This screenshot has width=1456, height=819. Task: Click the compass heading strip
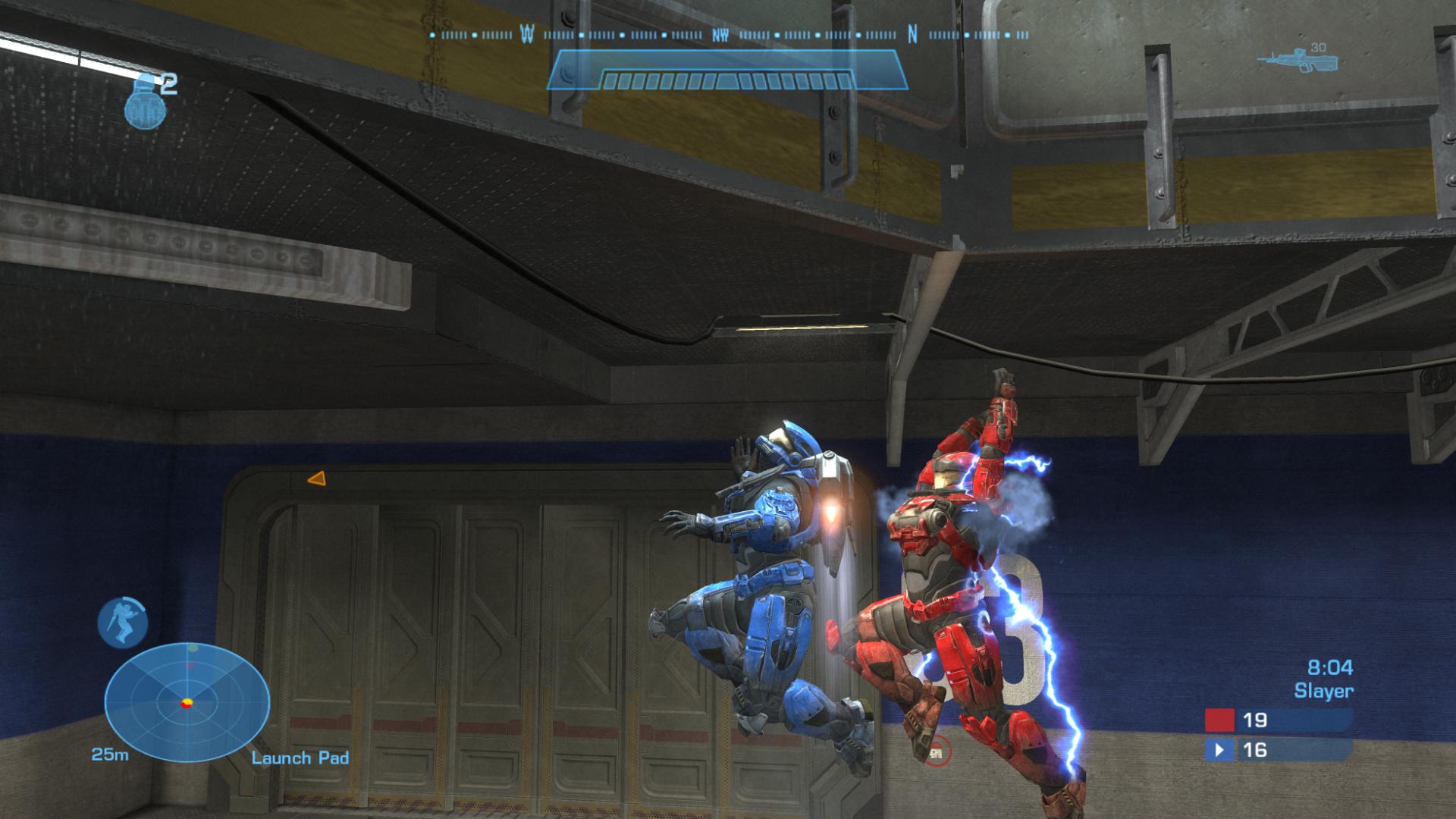click(728, 35)
